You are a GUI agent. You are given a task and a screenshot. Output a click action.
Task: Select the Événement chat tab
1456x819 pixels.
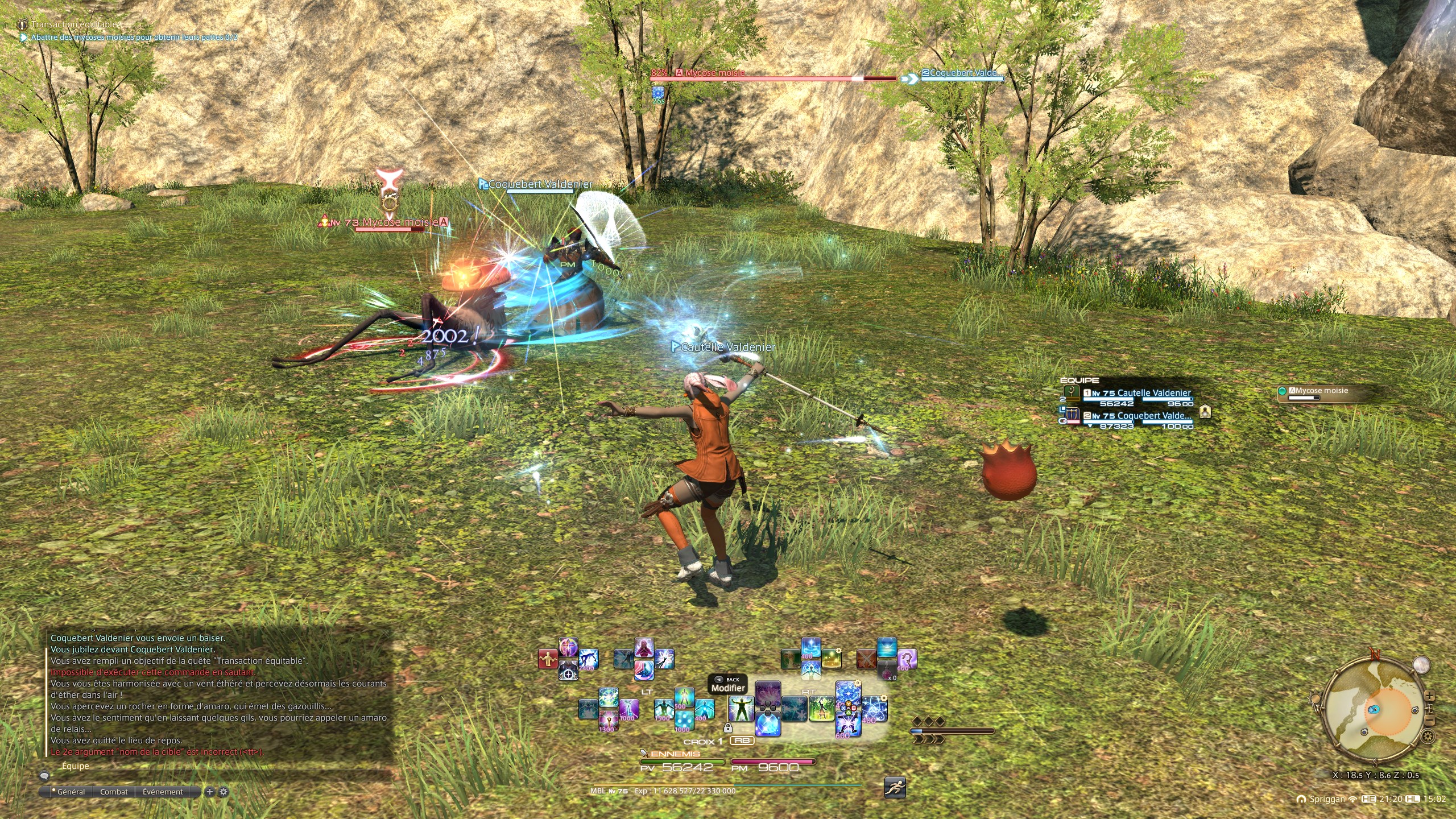163,792
